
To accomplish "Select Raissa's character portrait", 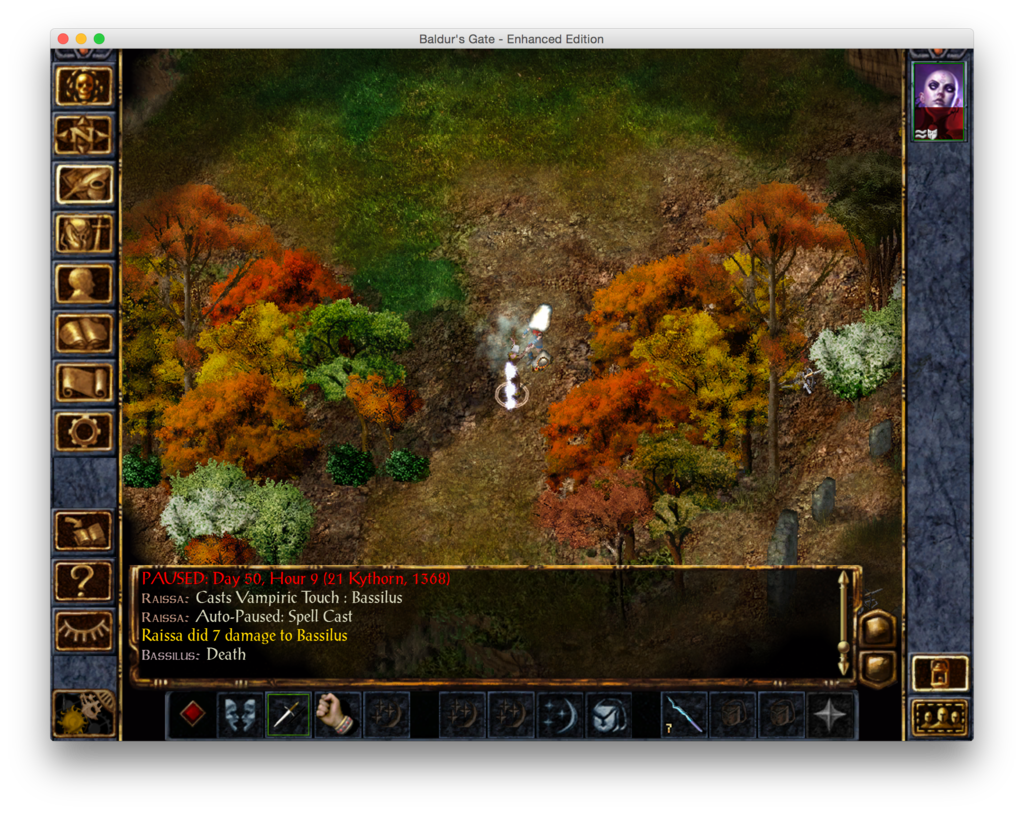I will point(939,102).
